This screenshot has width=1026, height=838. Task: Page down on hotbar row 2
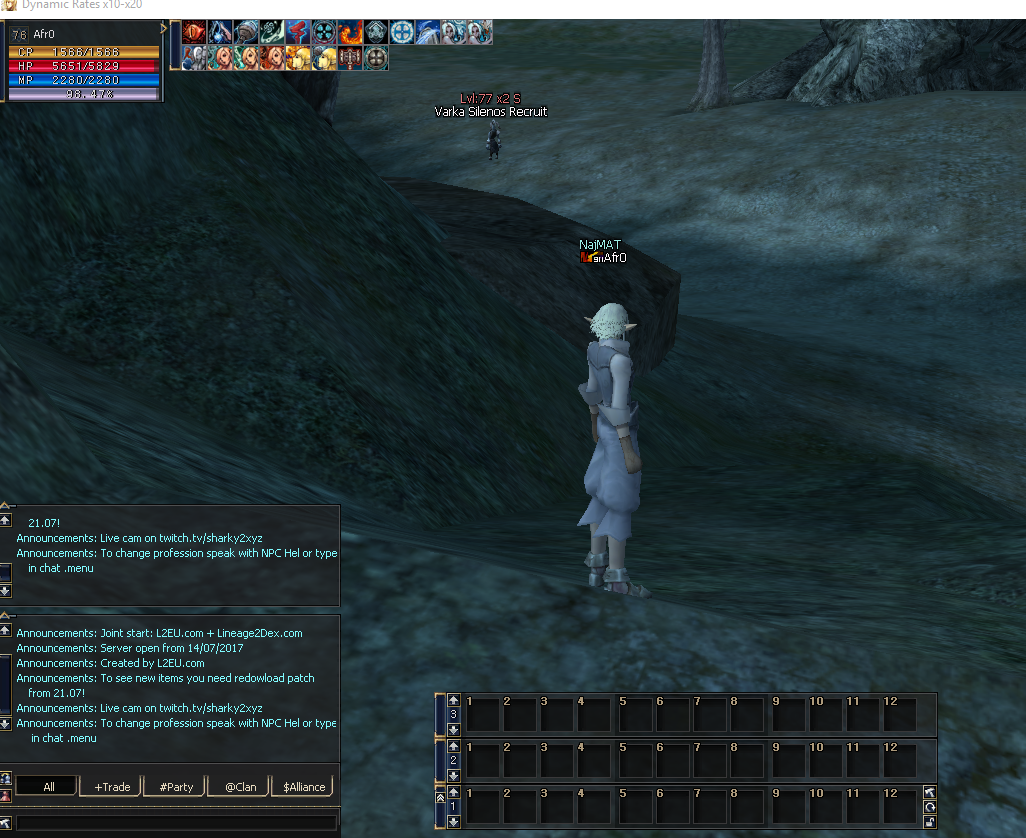tap(453, 775)
